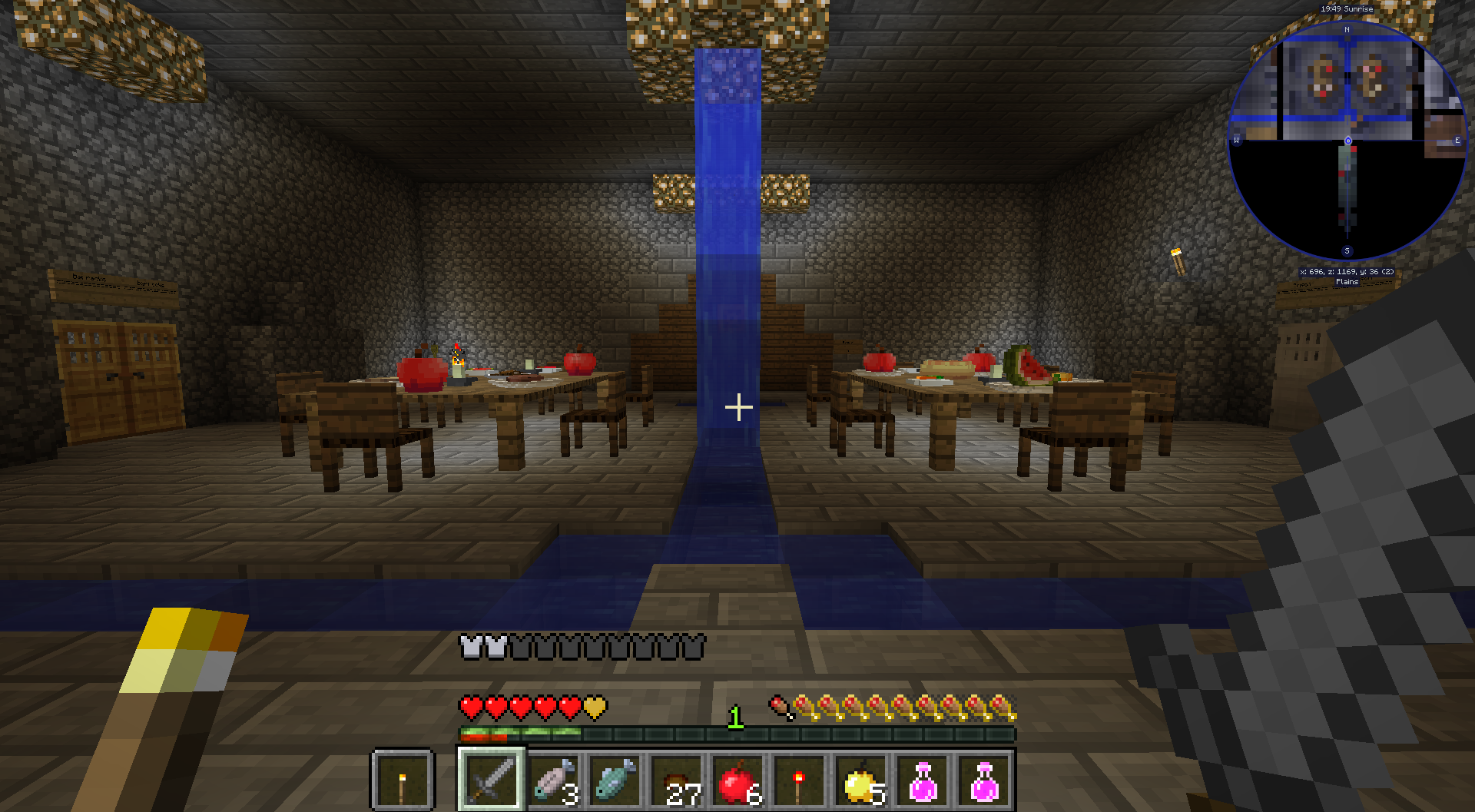Screen dimensions: 1475x812
Task: Click the torch in the off-hand slot
Action: [x=403, y=780]
